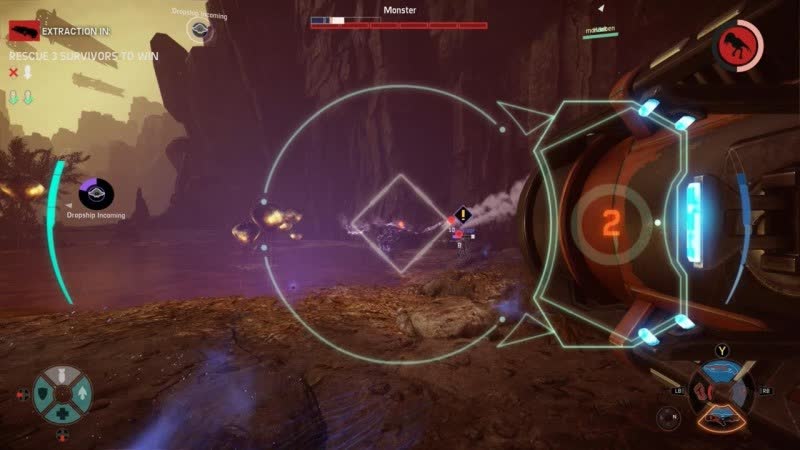800x450 pixels.
Task: Choose the blue top weapon wheel slot
Action: click(x=718, y=372)
